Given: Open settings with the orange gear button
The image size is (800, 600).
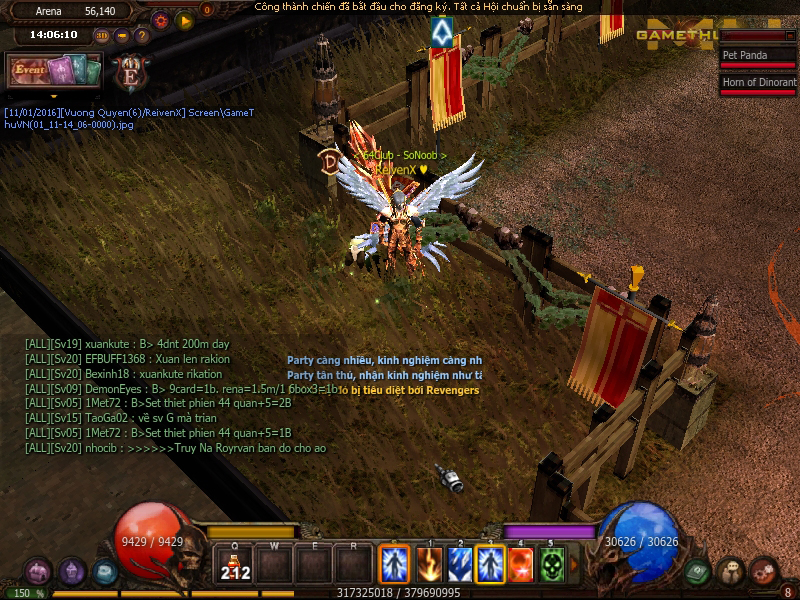Looking at the screenshot, I should [161, 19].
